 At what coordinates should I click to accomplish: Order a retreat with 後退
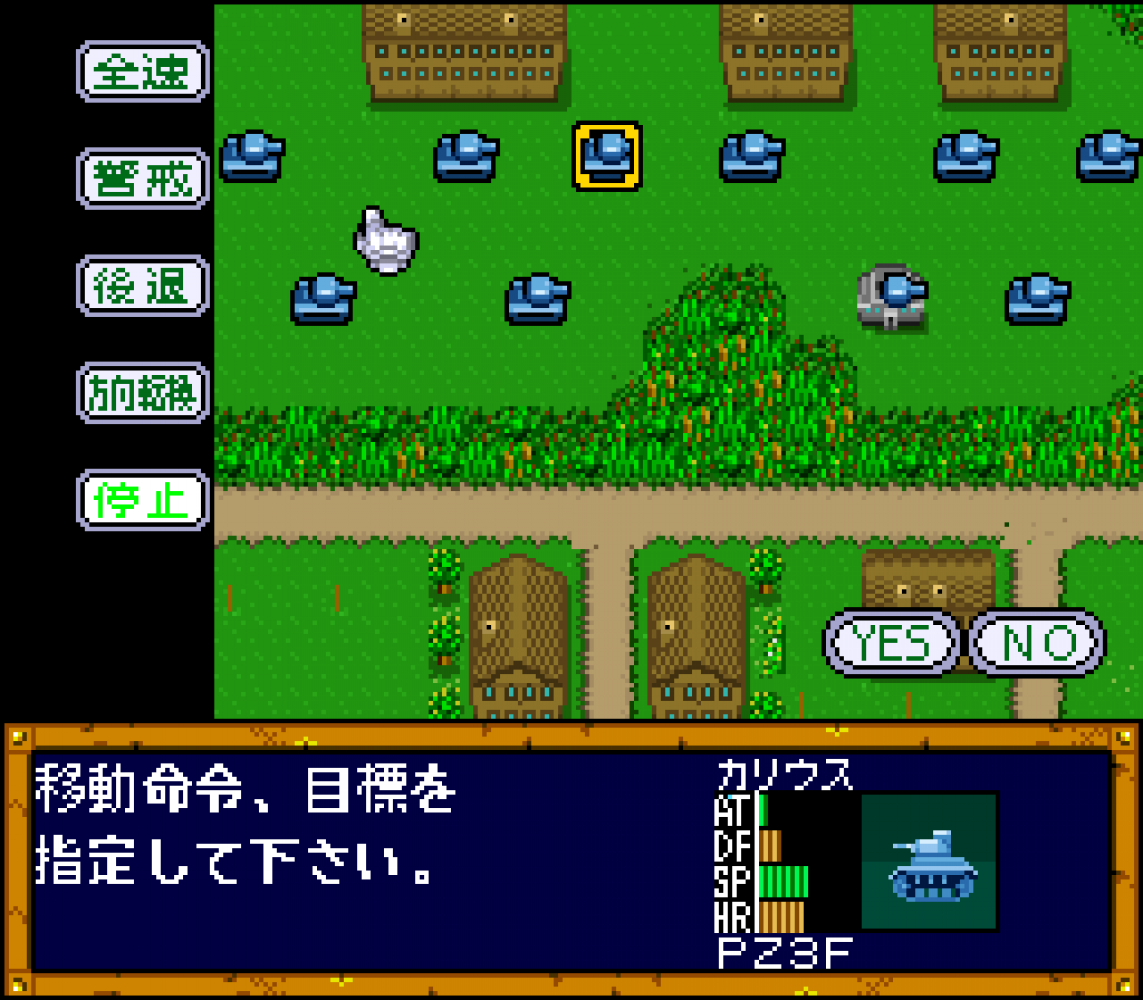click(x=142, y=285)
